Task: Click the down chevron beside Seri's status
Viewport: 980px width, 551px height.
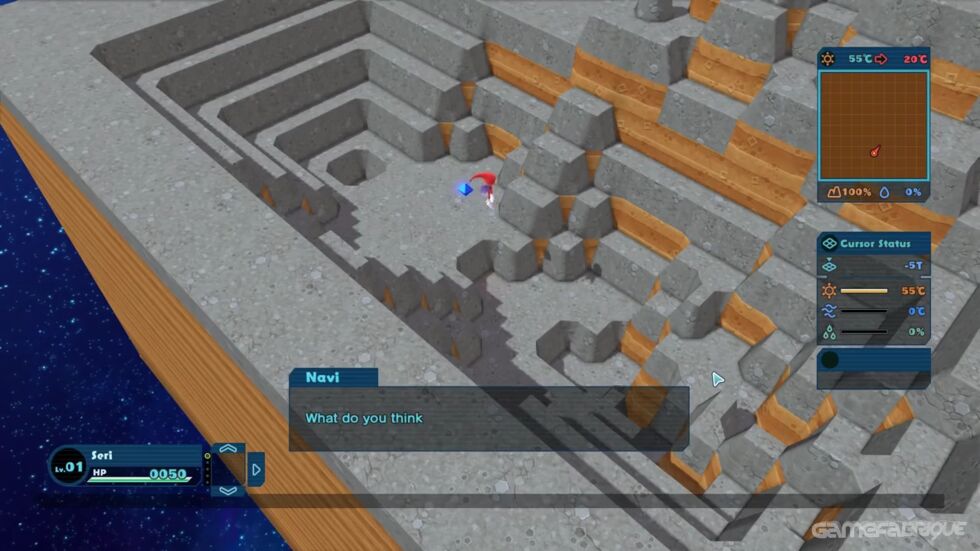Action: (x=228, y=490)
